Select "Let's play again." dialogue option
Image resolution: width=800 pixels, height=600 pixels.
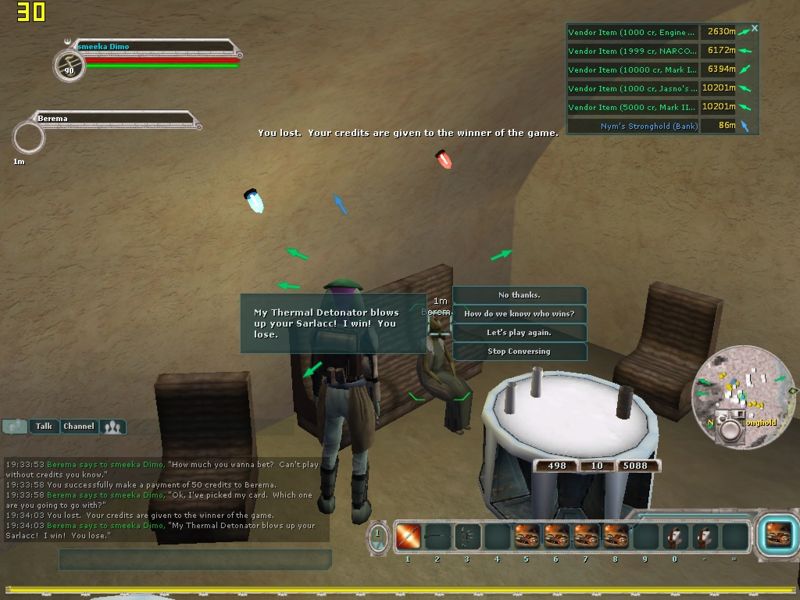point(519,332)
